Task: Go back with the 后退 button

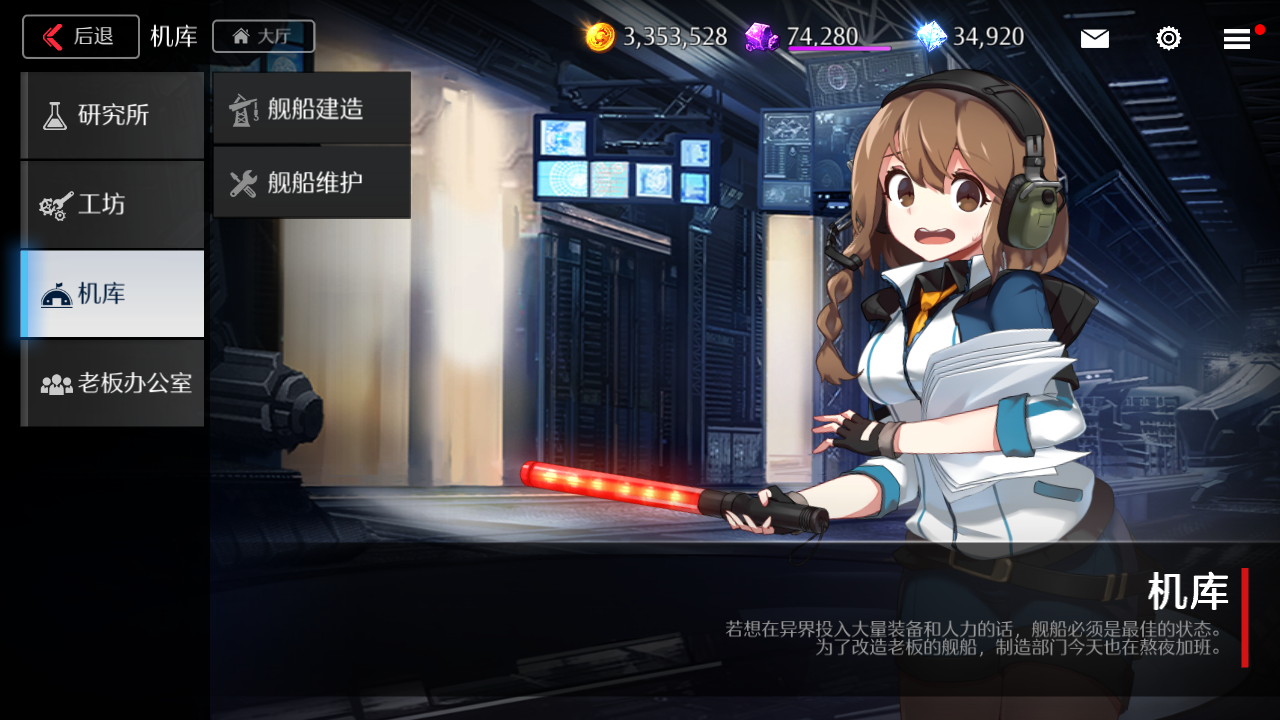Action: (x=80, y=37)
